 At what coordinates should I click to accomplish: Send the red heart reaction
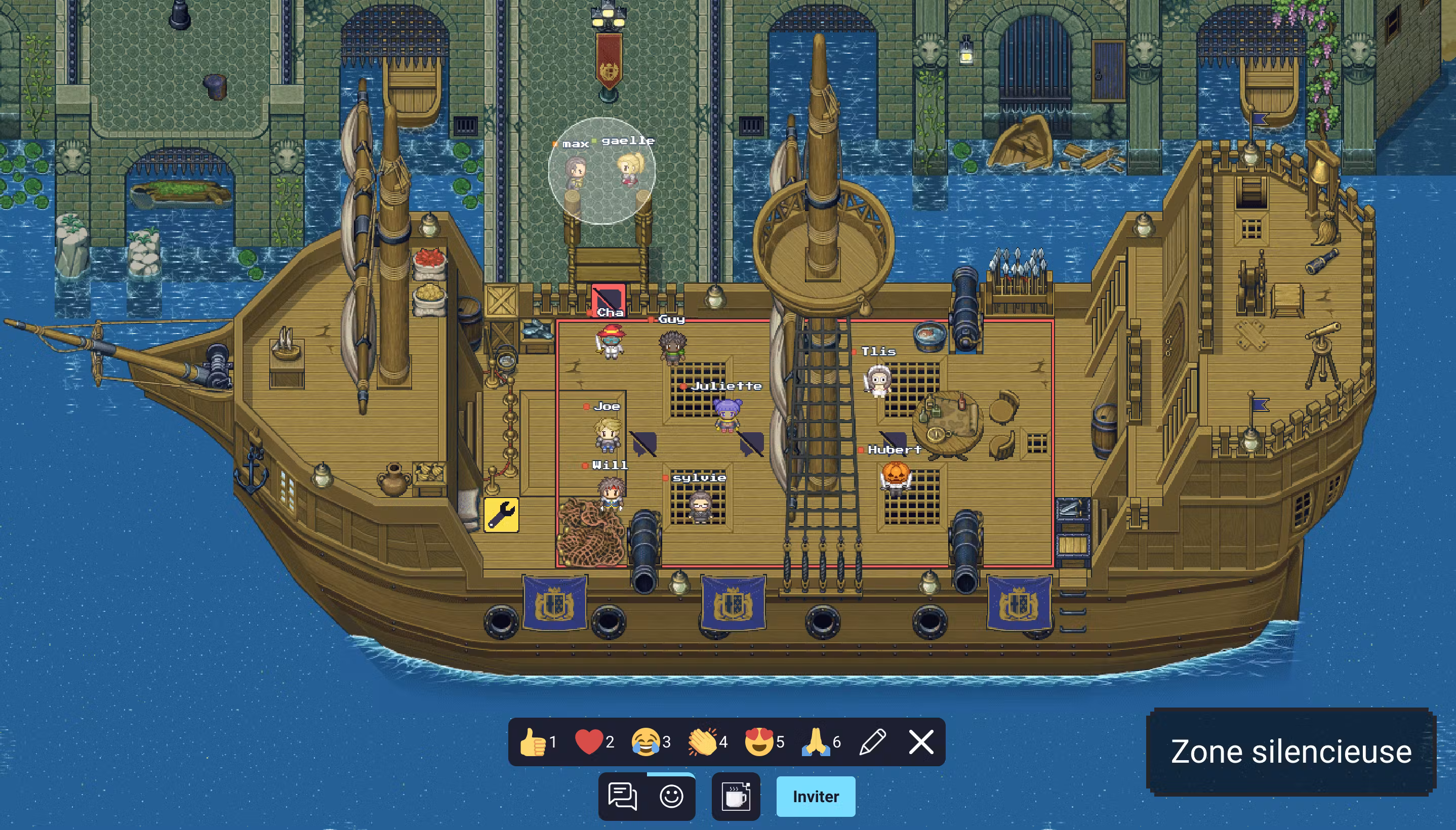[589, 742]
